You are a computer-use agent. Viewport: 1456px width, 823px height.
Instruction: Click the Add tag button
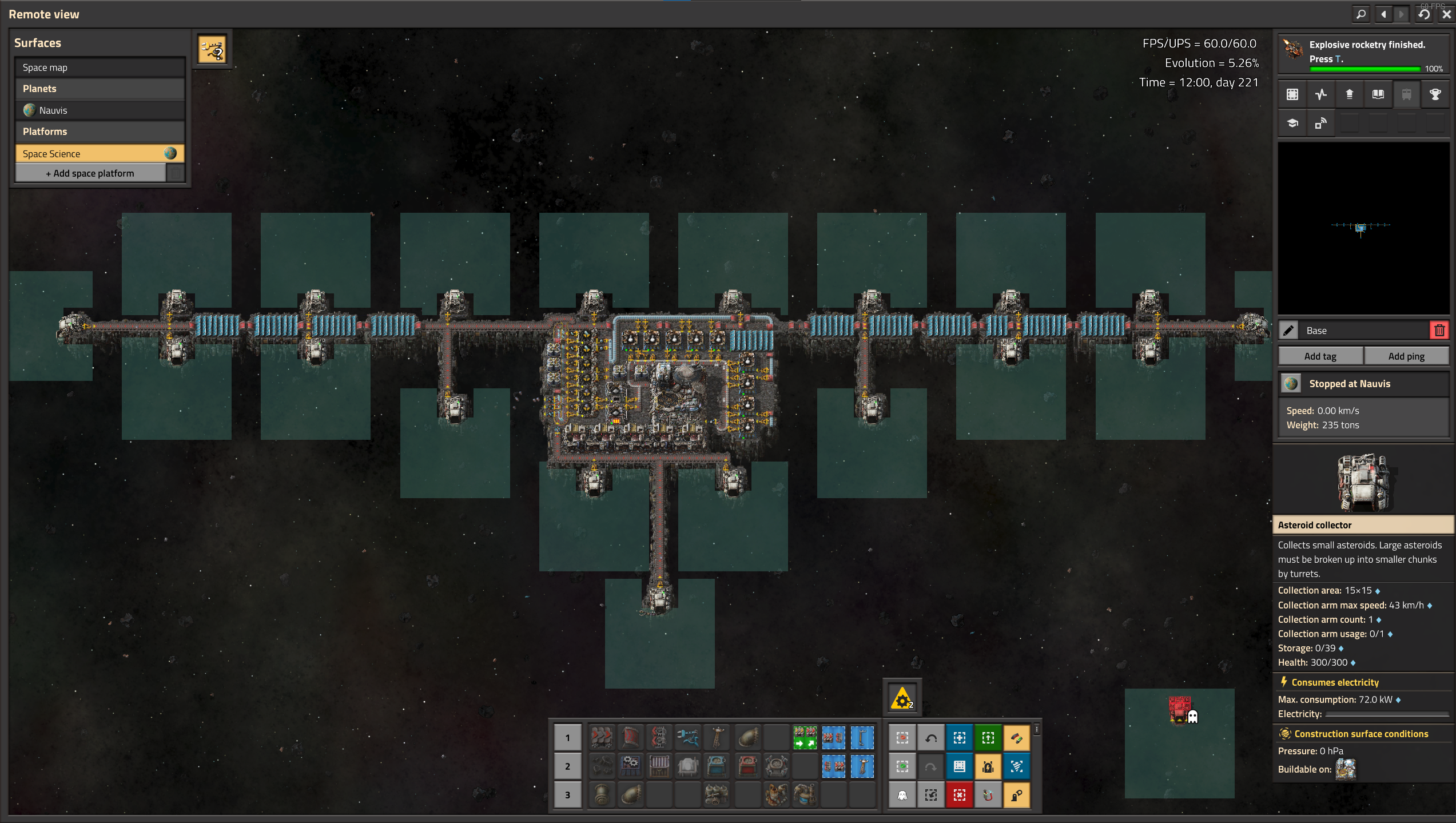pyautogui.click(x=1320, y=356)
